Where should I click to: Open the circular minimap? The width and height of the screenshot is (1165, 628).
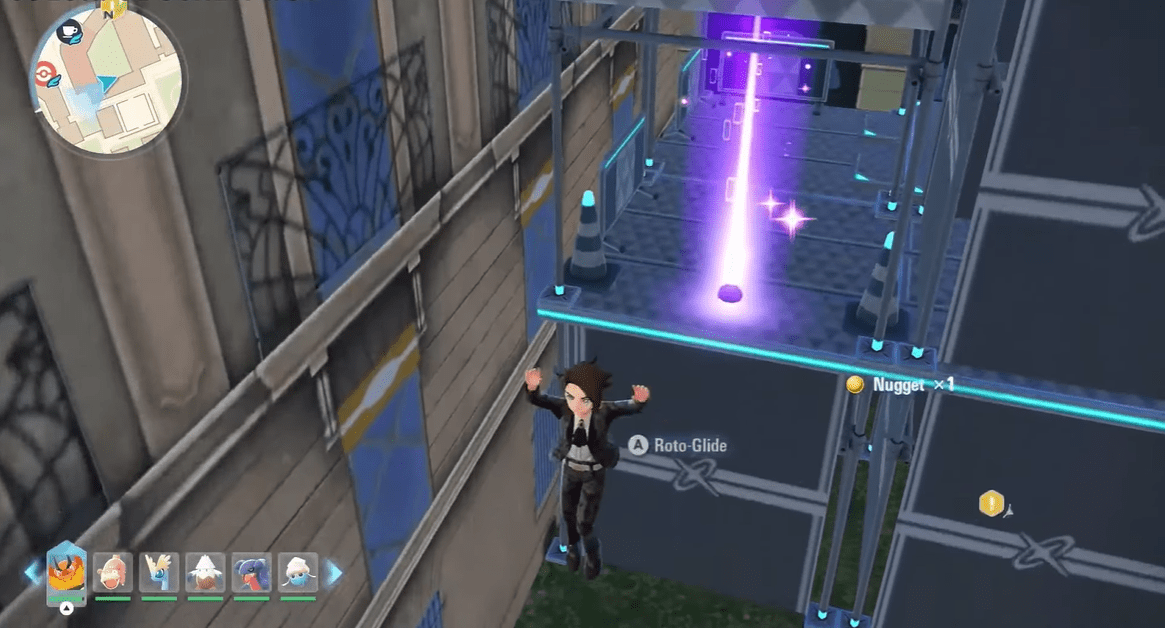tap(108, 82)
